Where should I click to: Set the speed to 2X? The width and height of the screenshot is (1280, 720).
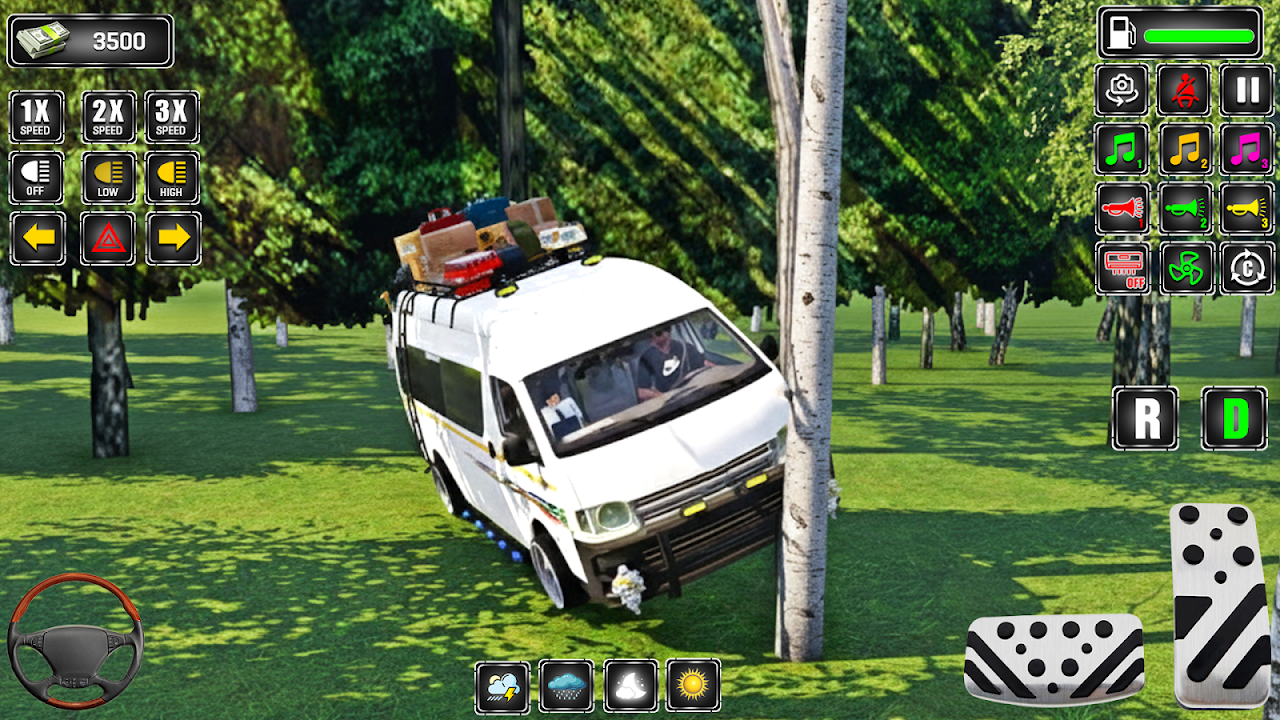coord(108,117)
